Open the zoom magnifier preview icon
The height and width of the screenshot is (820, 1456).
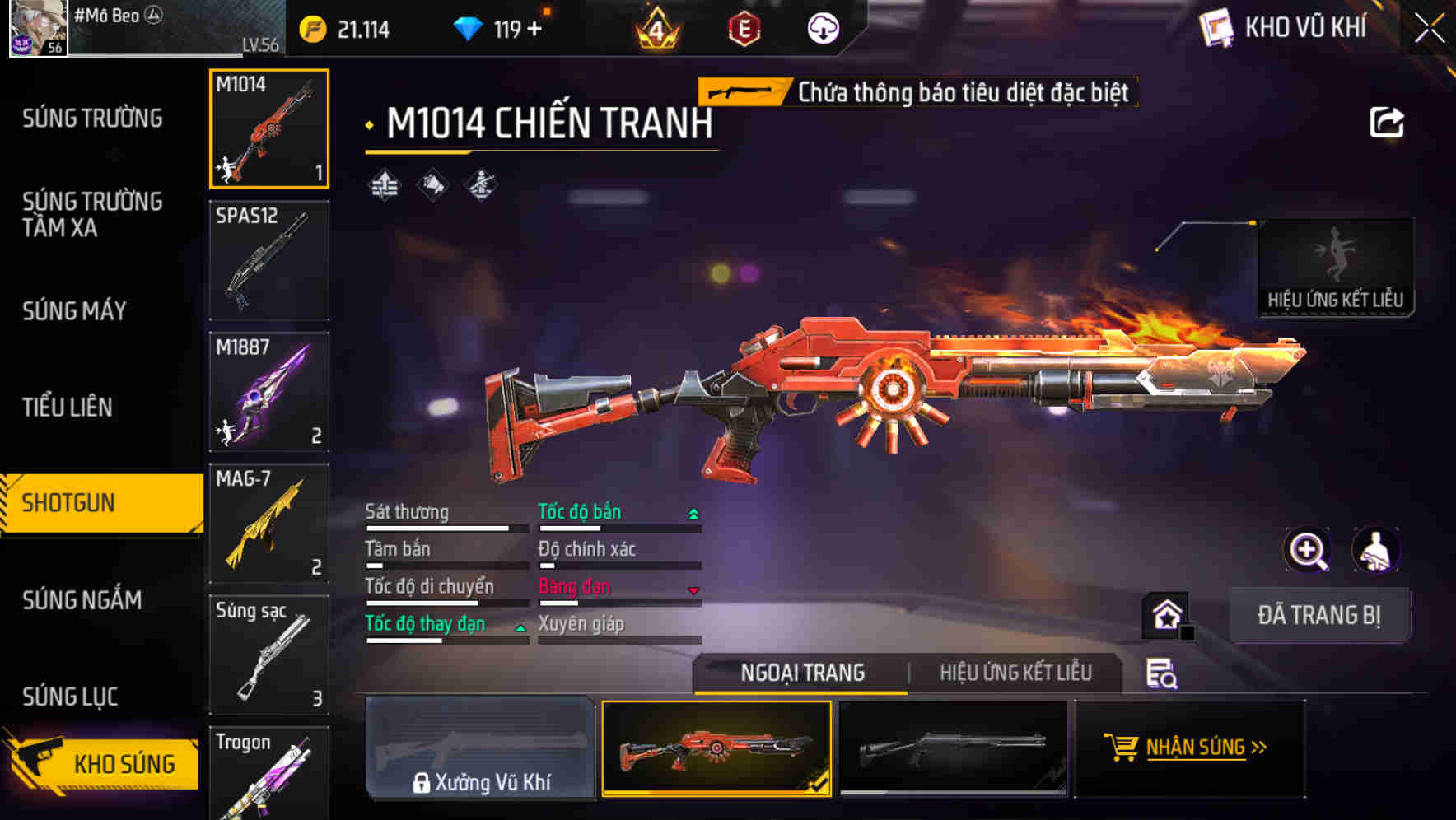1309,550
